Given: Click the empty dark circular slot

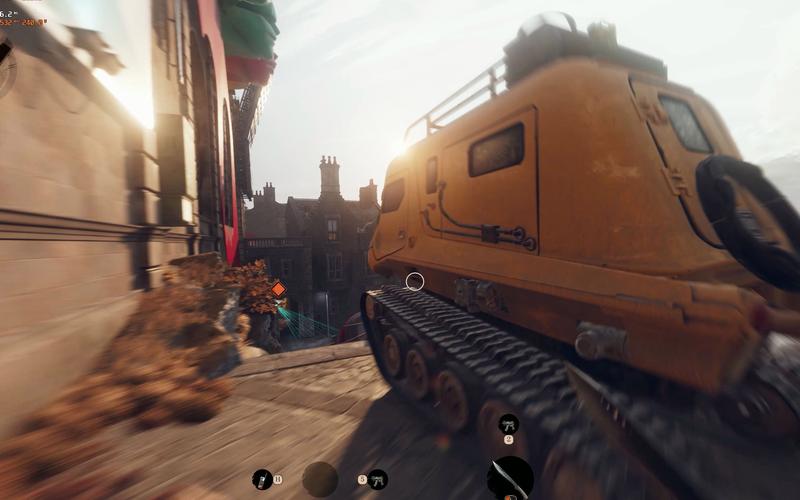Looking at the screenshot, I should (x=320, y=479).
